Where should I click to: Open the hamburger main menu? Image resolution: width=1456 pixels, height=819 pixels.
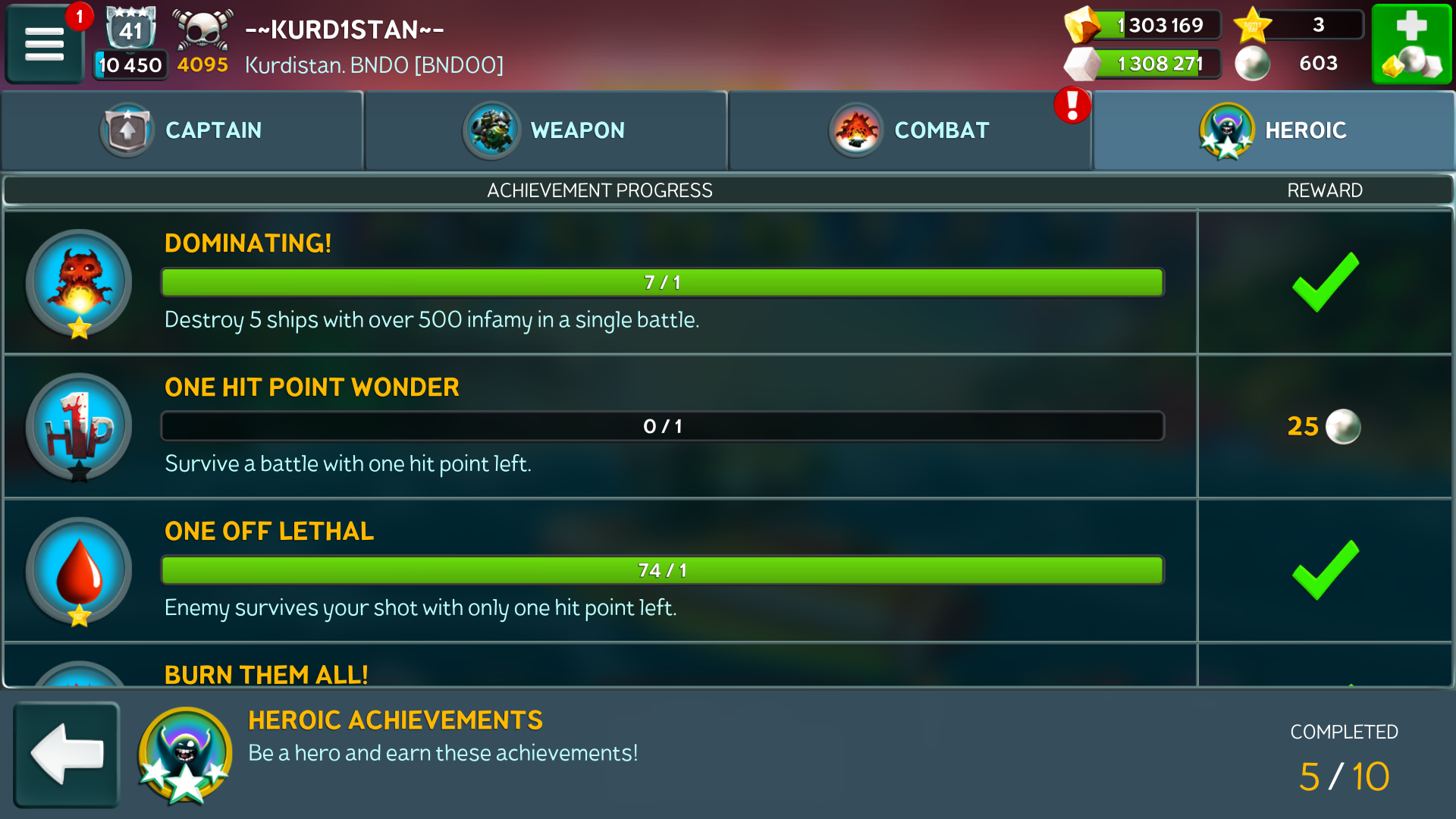[x=44, y=43]
